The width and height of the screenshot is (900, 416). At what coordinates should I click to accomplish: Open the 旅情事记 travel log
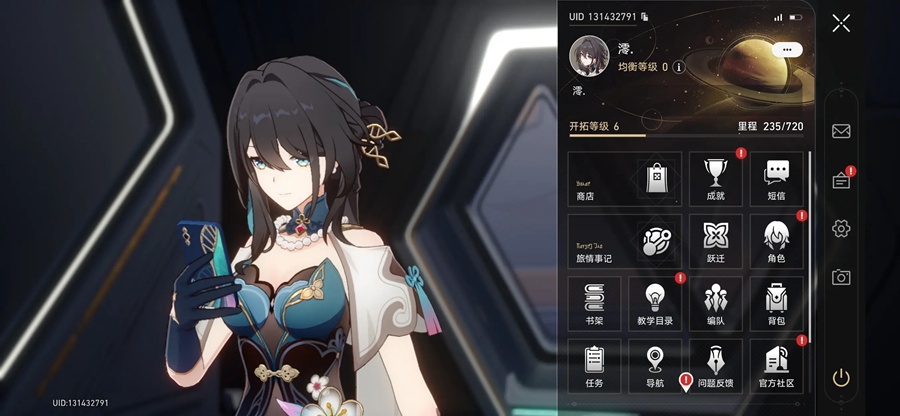625,241
